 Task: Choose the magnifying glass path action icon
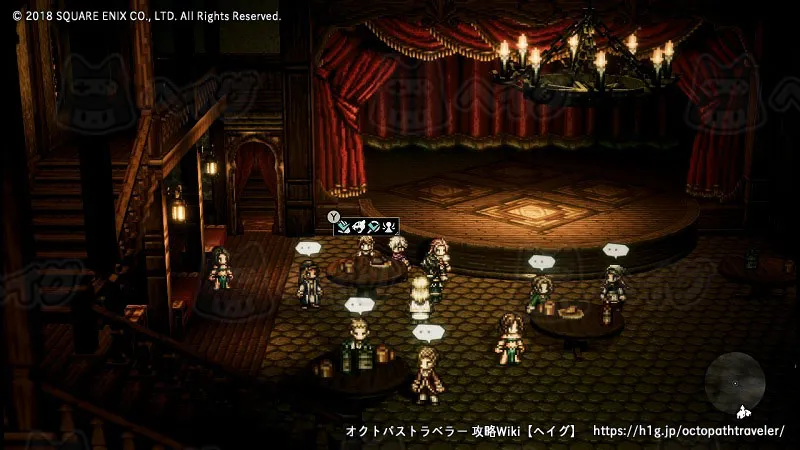(374, 226)
